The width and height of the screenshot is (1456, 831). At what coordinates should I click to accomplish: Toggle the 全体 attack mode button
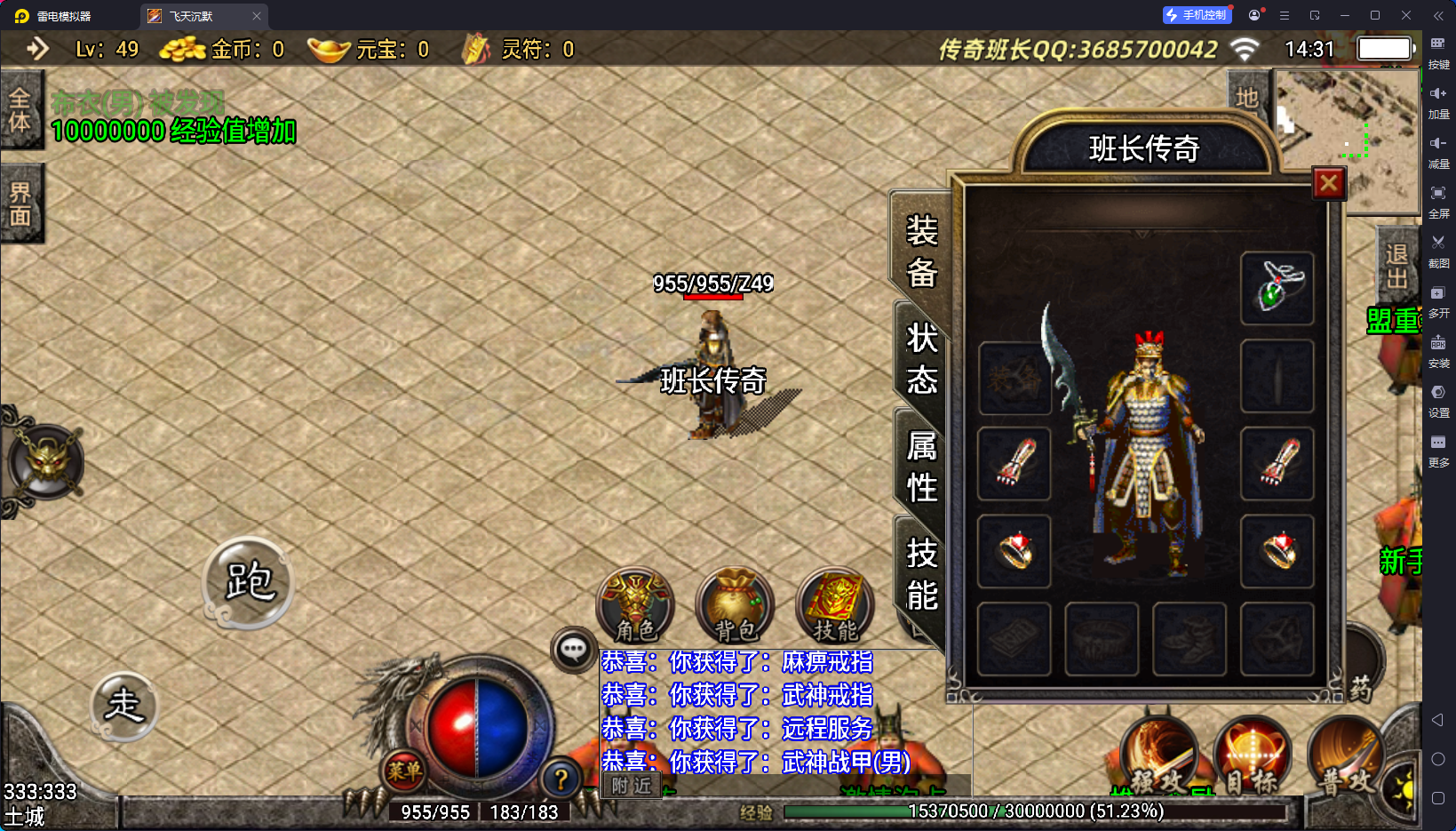click(x=20, y=110)
